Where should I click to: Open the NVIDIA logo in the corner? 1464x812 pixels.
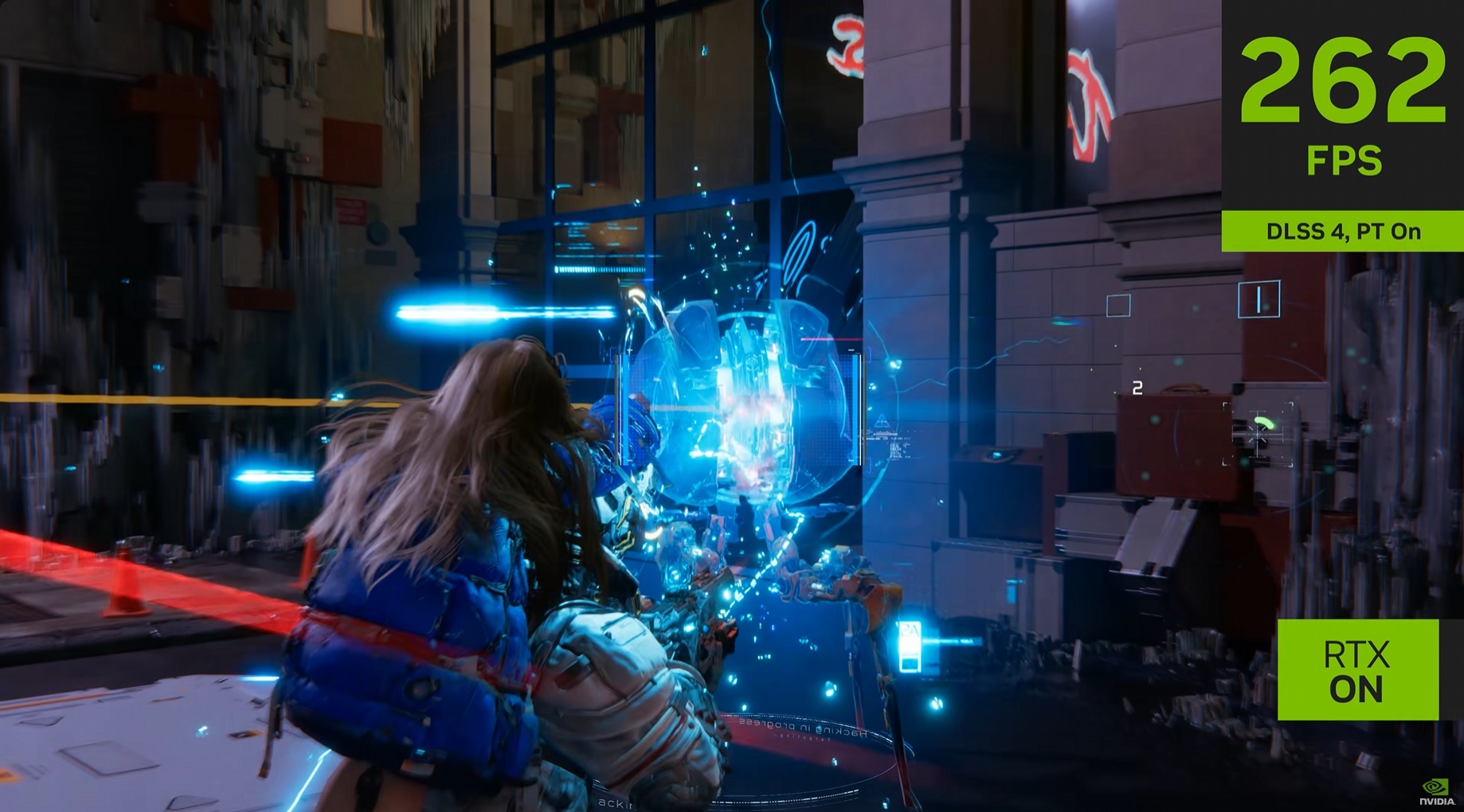click(x=1435, y=791)
